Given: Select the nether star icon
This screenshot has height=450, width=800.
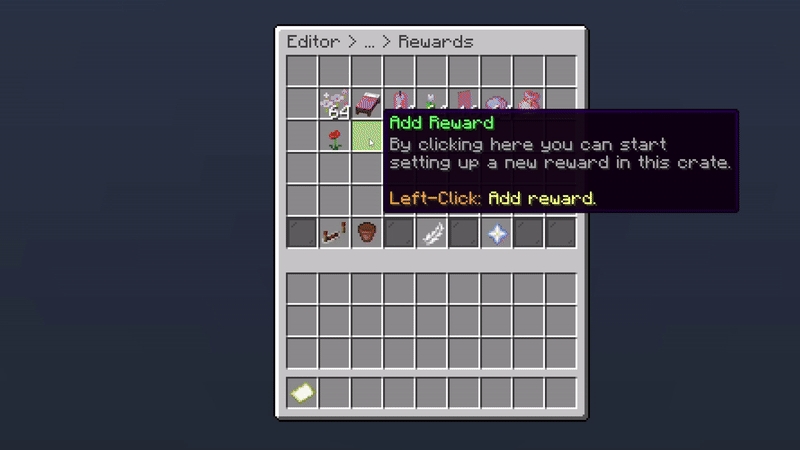Looking at the screenshot, I should [497, 234].
